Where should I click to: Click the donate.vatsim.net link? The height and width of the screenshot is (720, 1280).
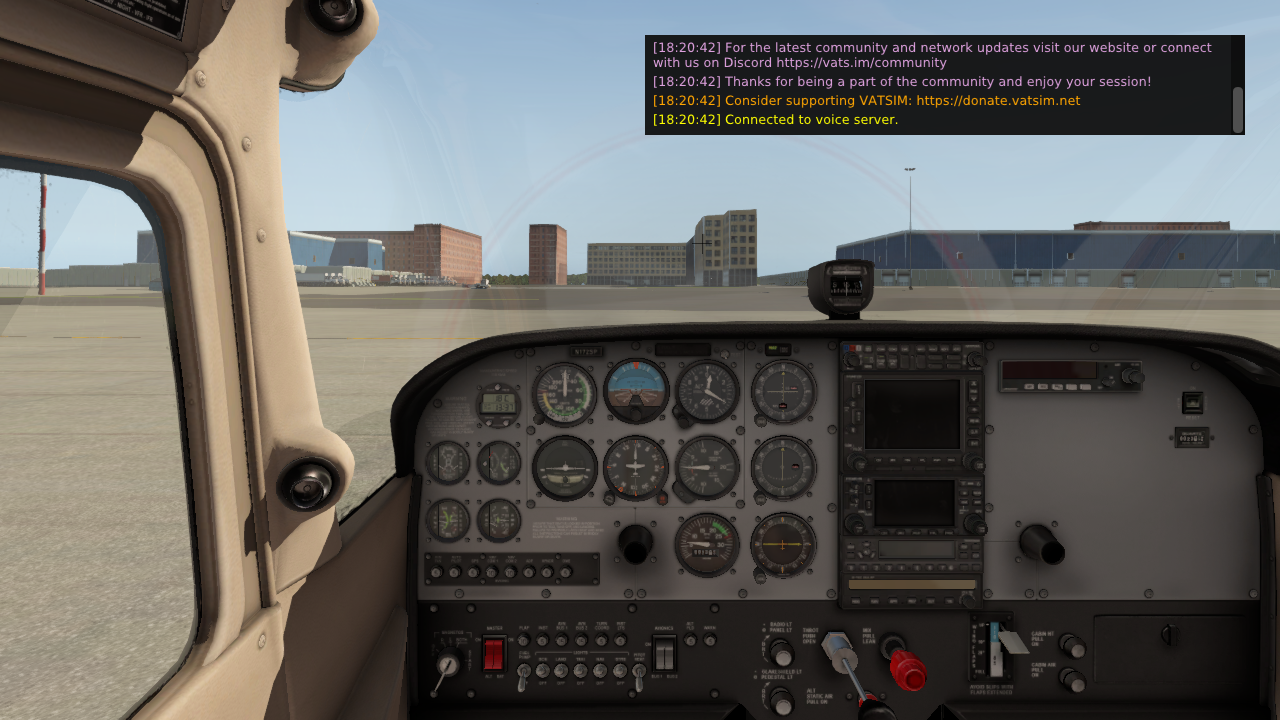[x=998, y=100]
